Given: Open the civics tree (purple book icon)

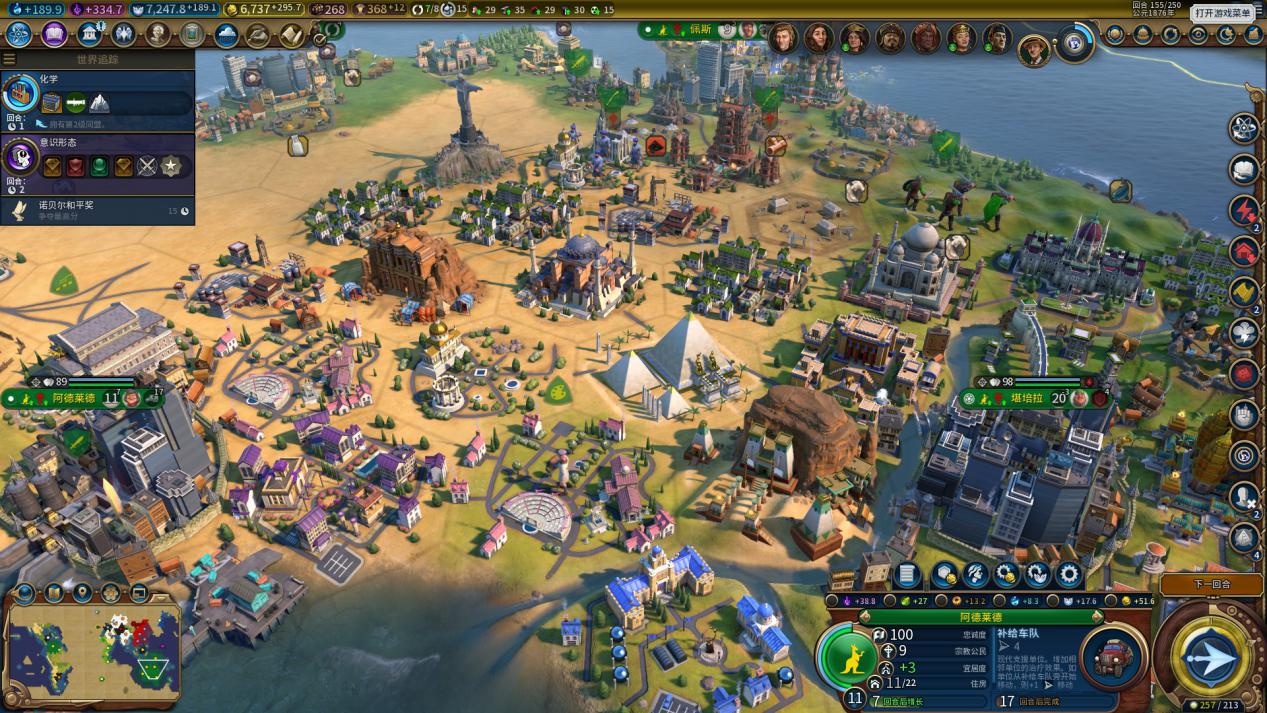Looking at the screenshot, I should (x=54, y=35).
